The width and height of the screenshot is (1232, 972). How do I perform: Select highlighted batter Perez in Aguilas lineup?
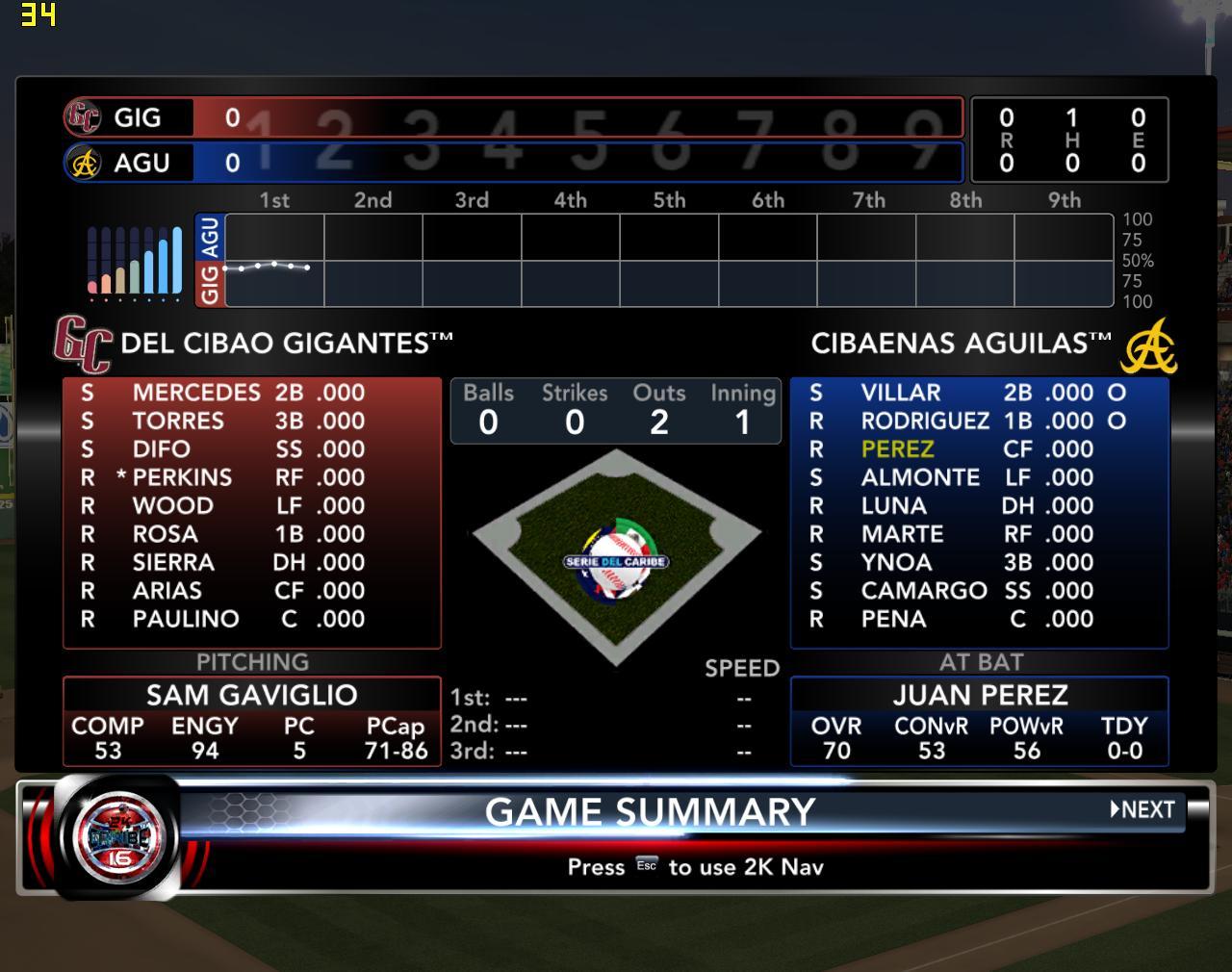897,449
